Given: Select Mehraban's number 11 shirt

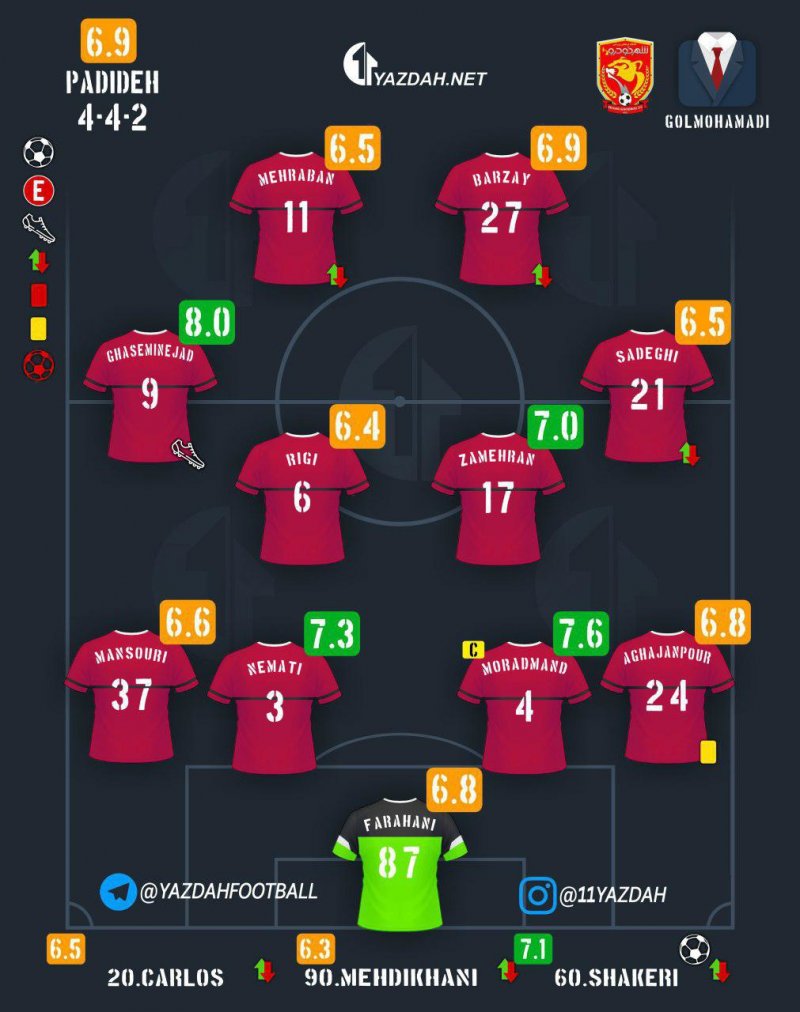Looking at the screenshot, I should click(x=296, y=218).
